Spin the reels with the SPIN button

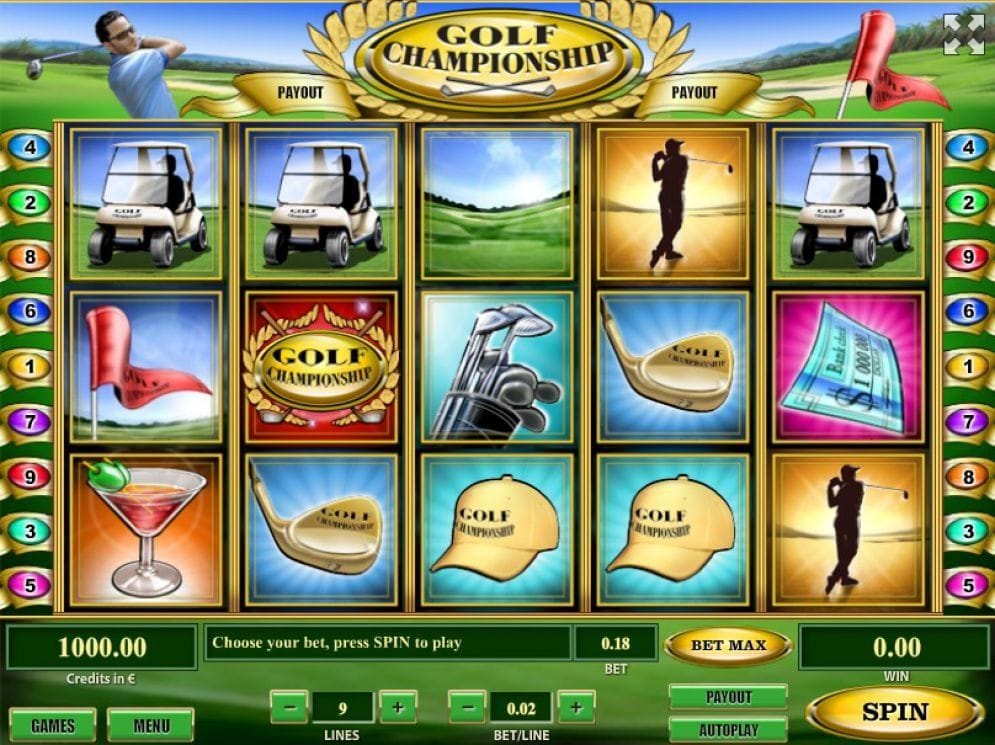(x=894, y=712)
